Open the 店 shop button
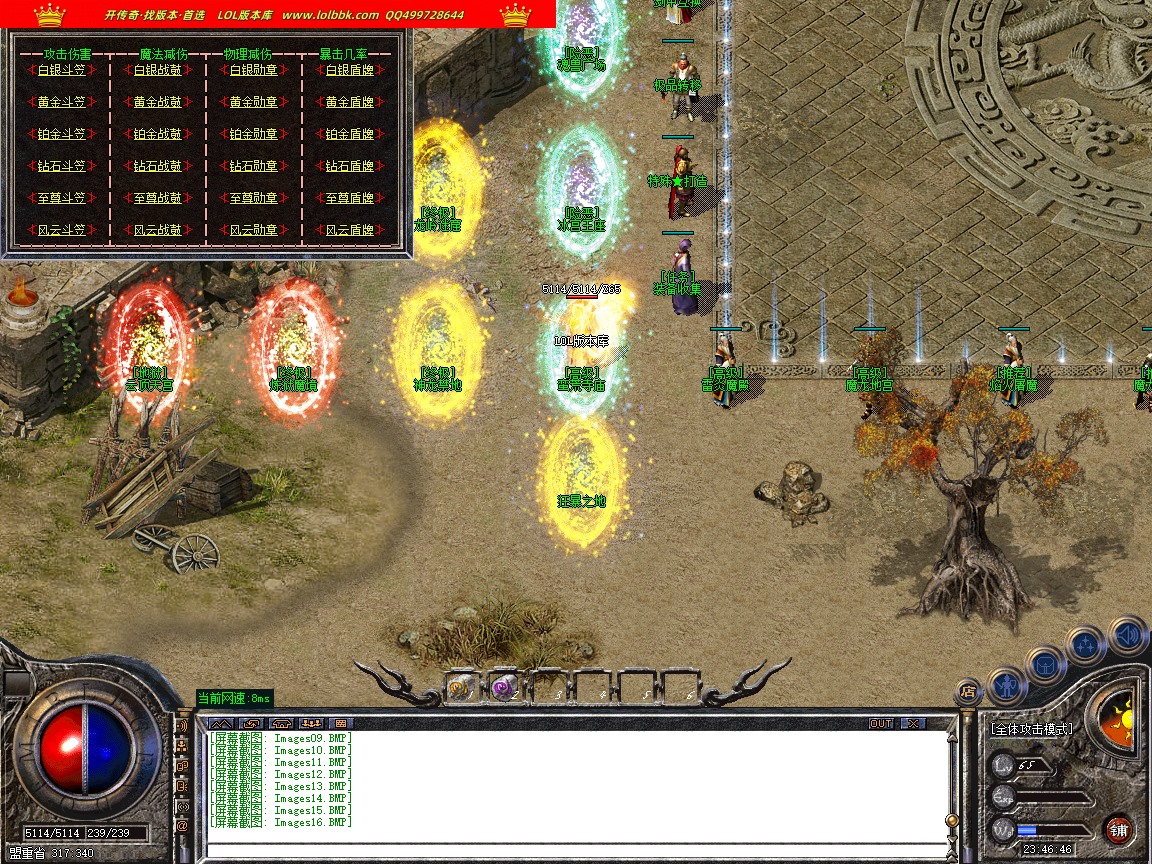This screenshot has width=1152, height=864. point(967,690)
